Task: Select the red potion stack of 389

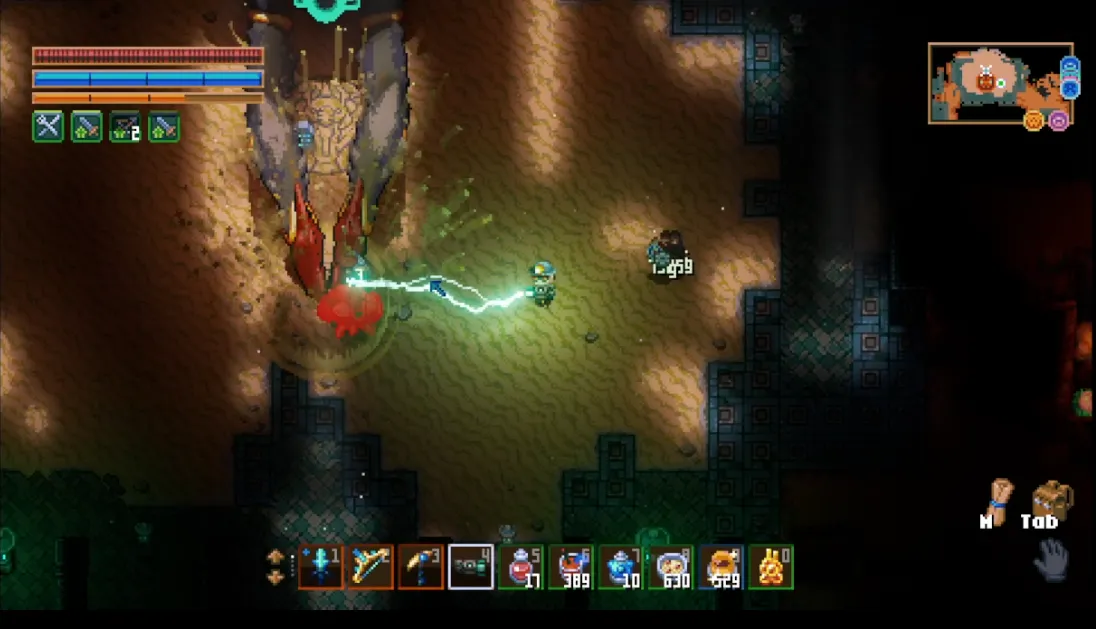Action: point(571,567)
